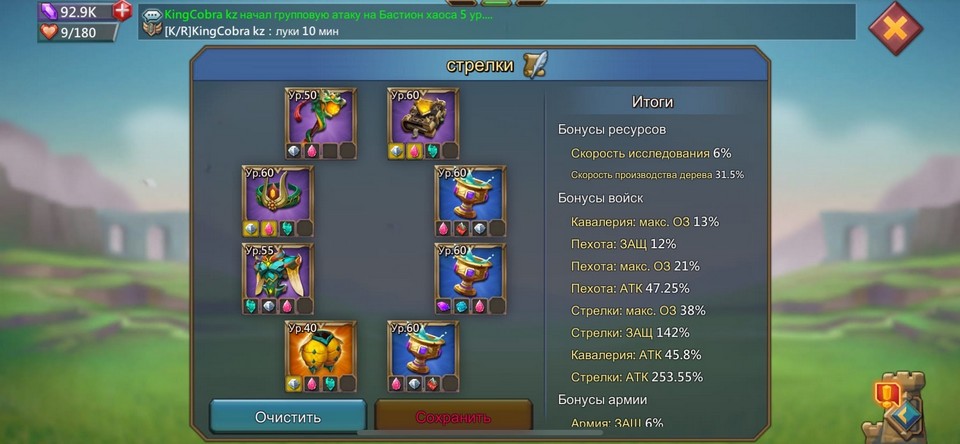Image resolution: width=960 pixels, height=444 pixels.
Task: Close the equipment set window
Action: coord(894,29)
